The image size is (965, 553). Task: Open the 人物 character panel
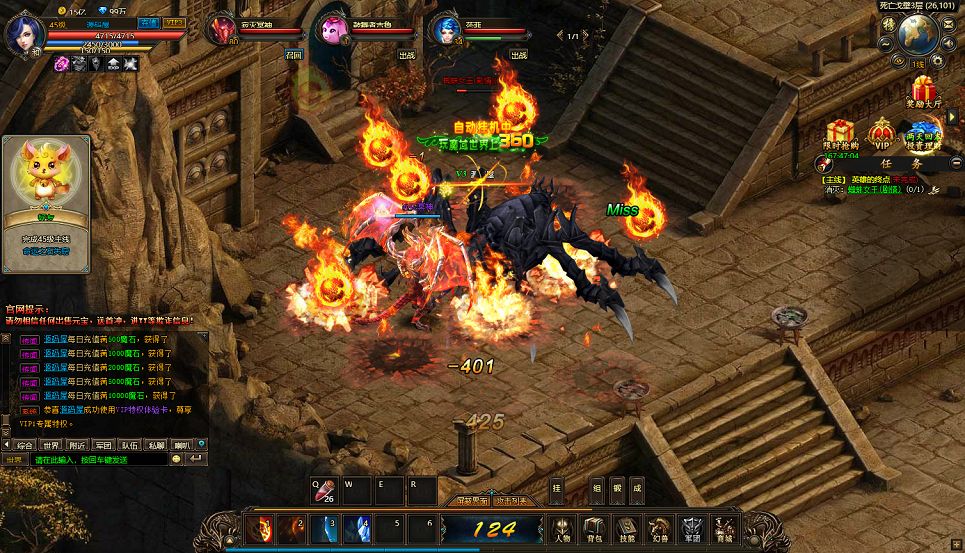[x=563, y=528]
